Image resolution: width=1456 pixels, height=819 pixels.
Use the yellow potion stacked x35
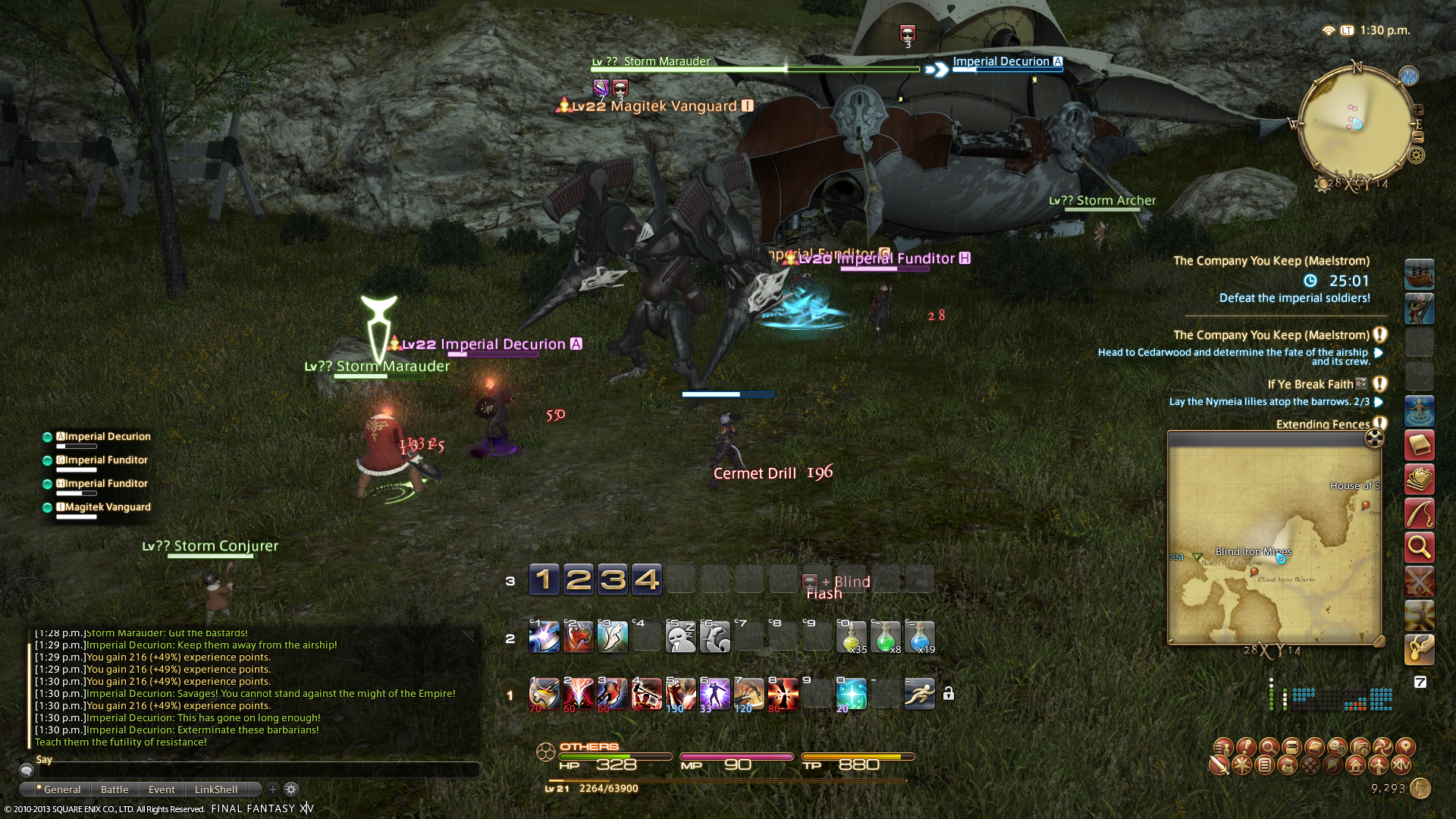pyautogui.click(x=851, y=637)
